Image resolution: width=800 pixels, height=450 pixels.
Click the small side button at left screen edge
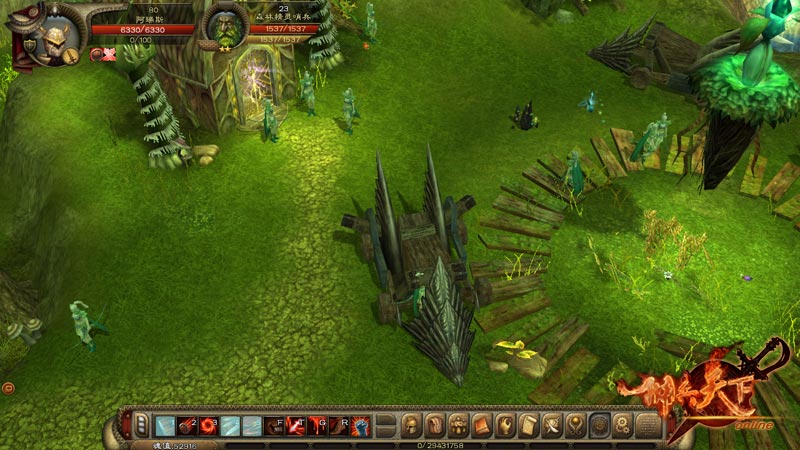pyautogui.click(x=8, y=387)
